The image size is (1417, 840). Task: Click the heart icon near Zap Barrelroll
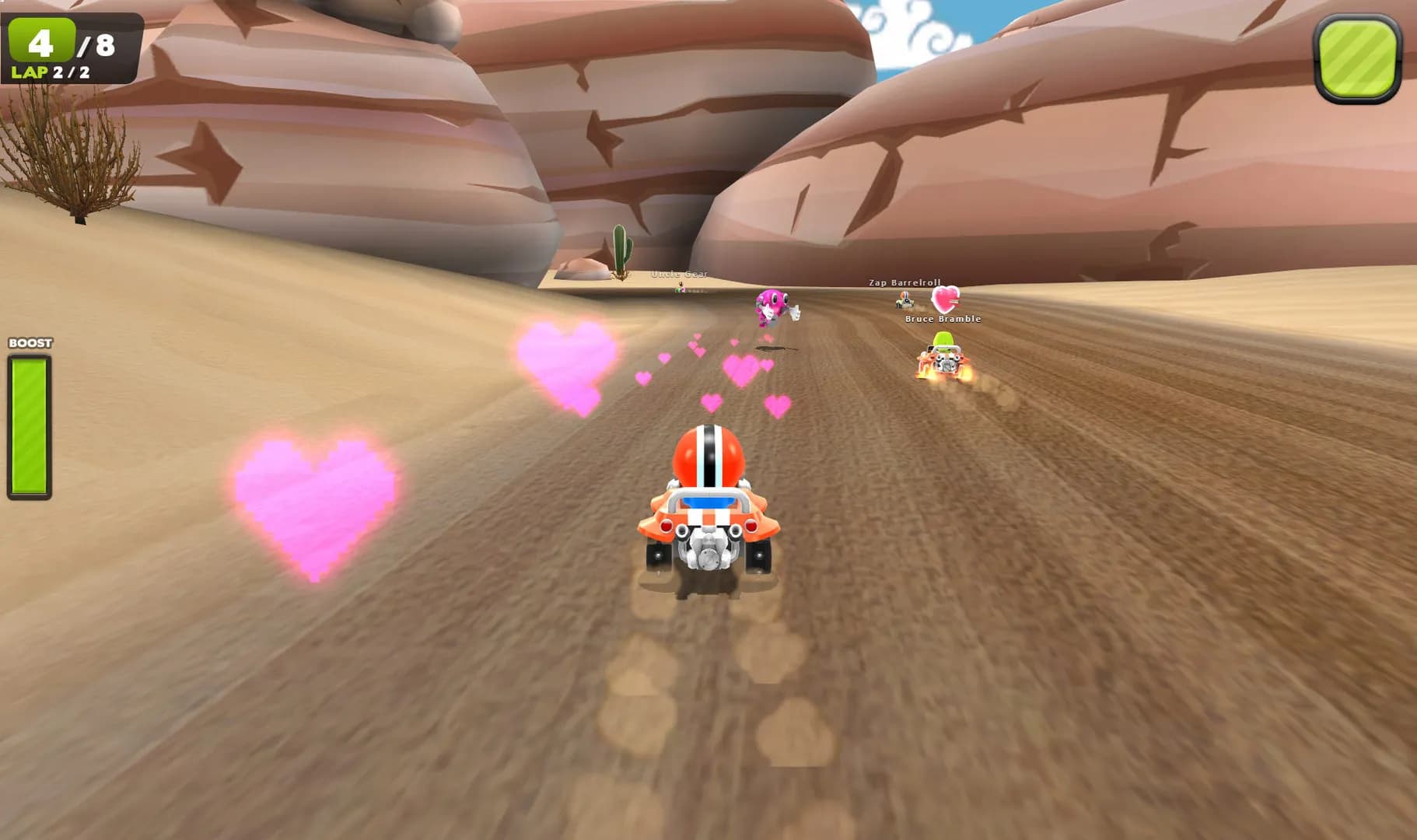click(x=946, y=299)
